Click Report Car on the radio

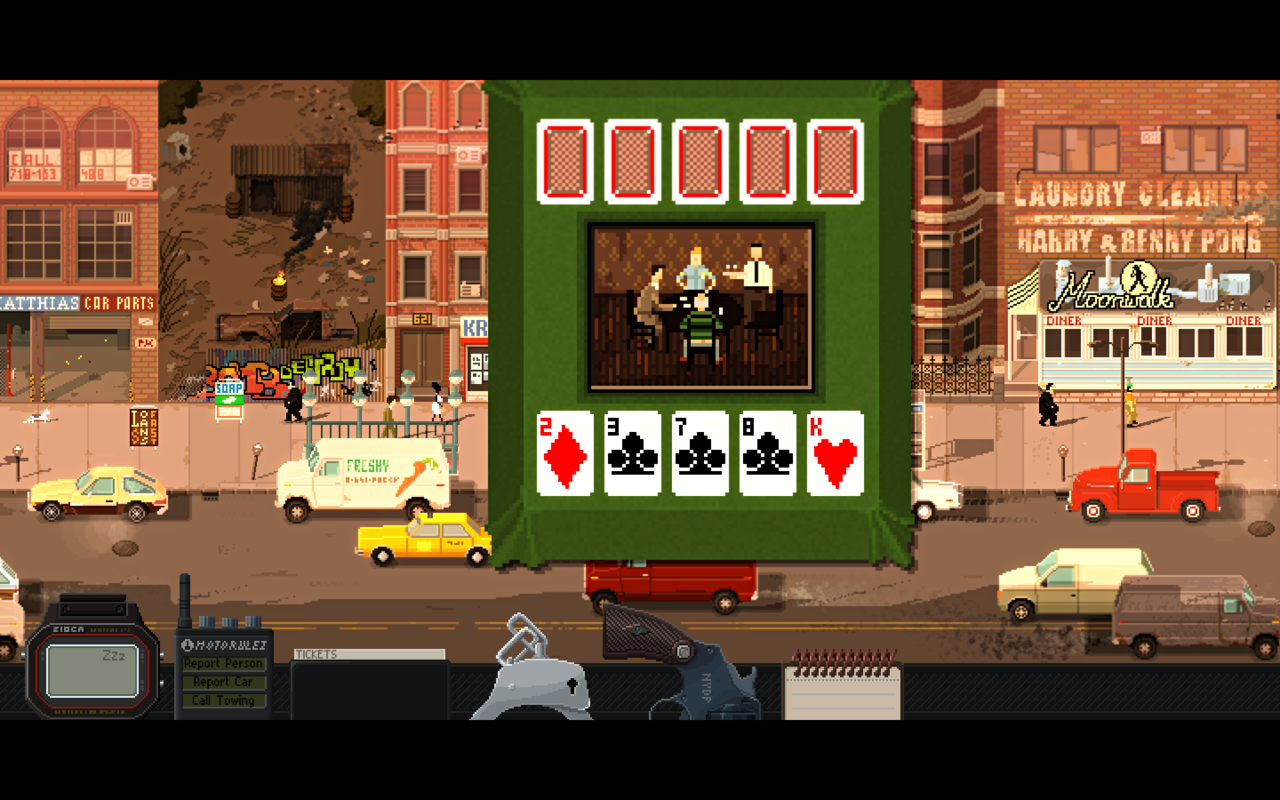pyautogui.click(x=224, y=684)
